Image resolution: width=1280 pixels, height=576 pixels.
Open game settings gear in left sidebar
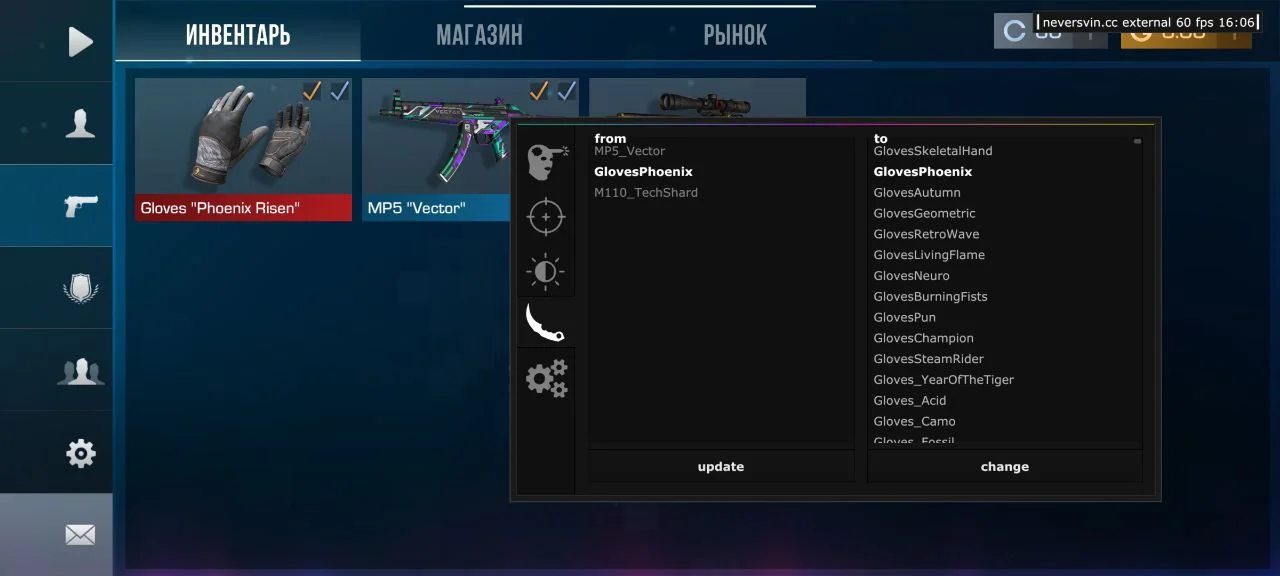(80, 454)
